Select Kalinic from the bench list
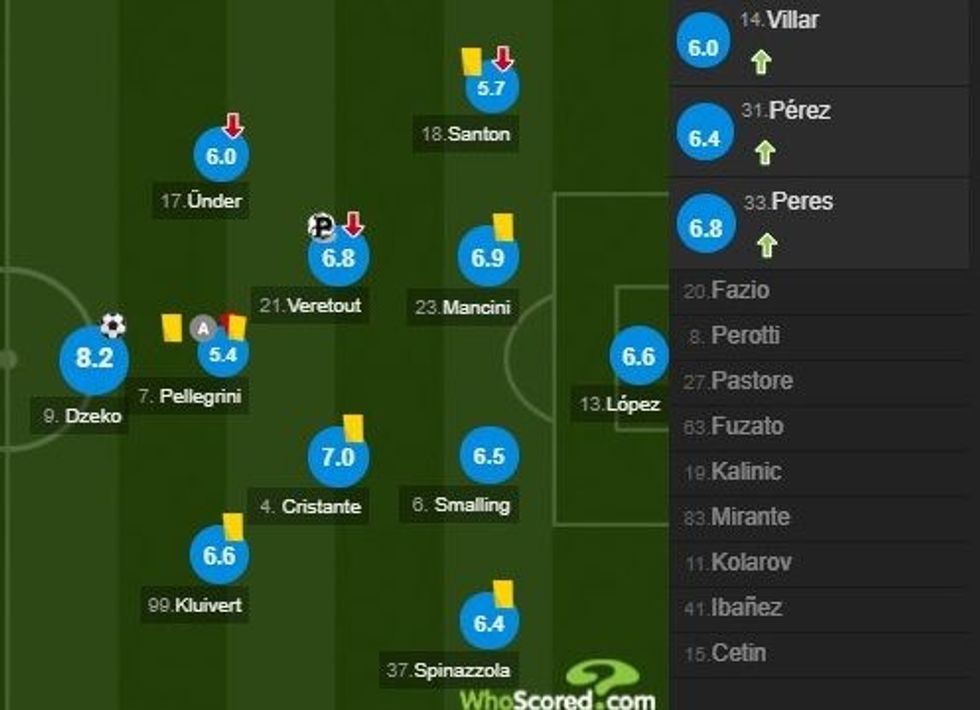The height and width of the screenshot is (710, 980). [746, 472]
